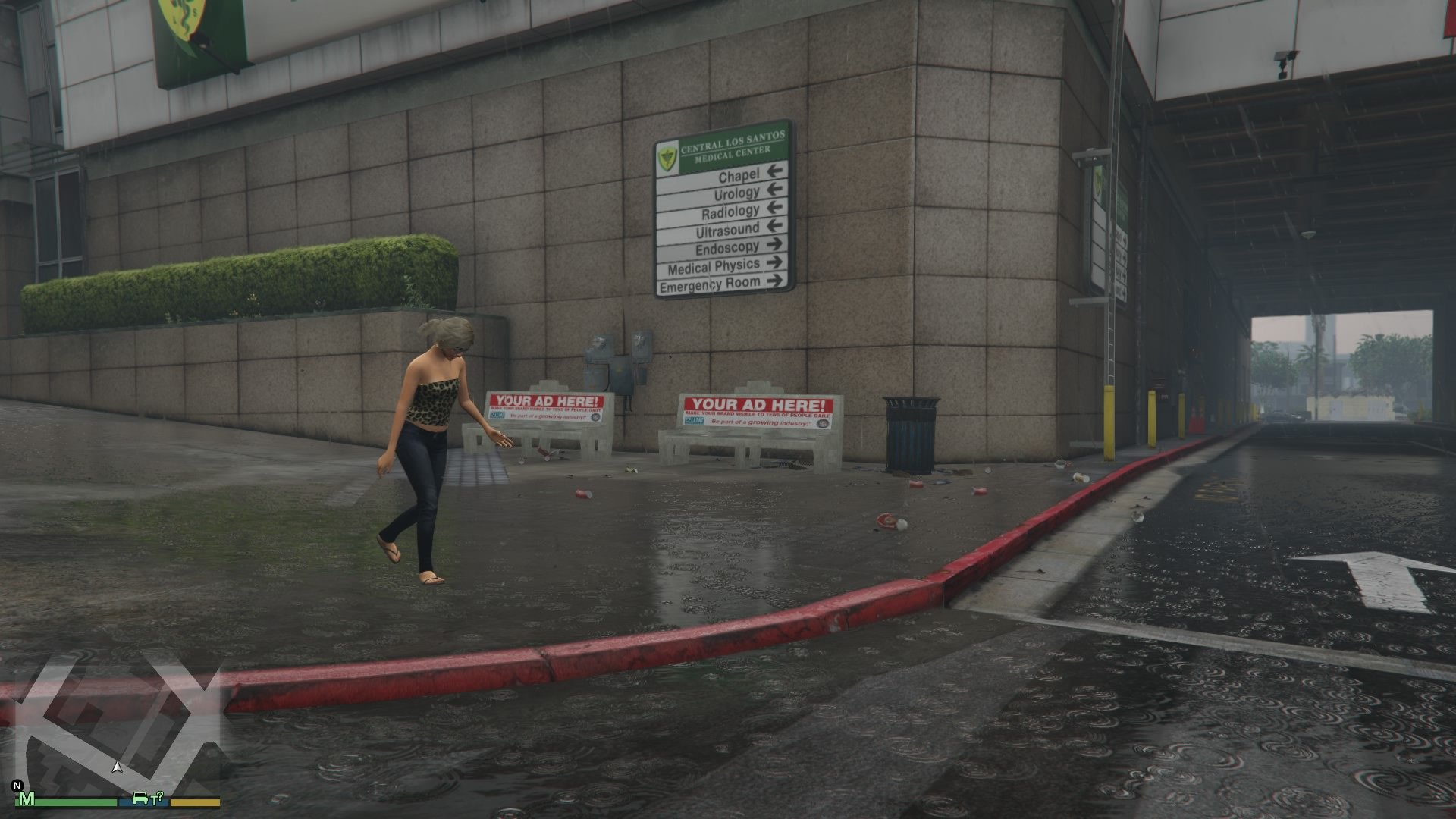Click the vehicle icon on the HUD bar
Image resolution: width=1456 pixels, height=819 pixels.
coord(141,797)
